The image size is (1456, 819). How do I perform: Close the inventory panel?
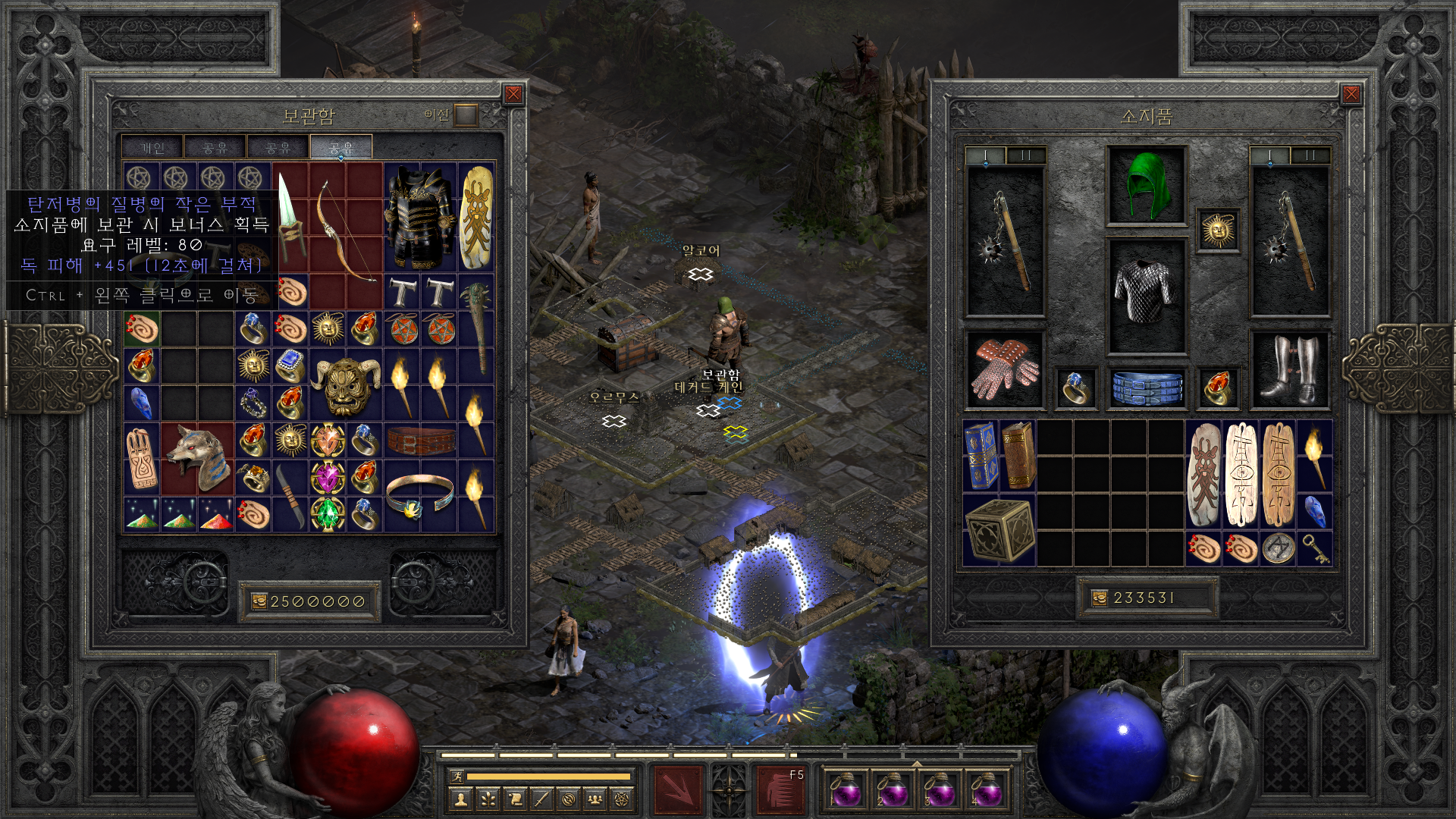click(x=1351, y=94)
